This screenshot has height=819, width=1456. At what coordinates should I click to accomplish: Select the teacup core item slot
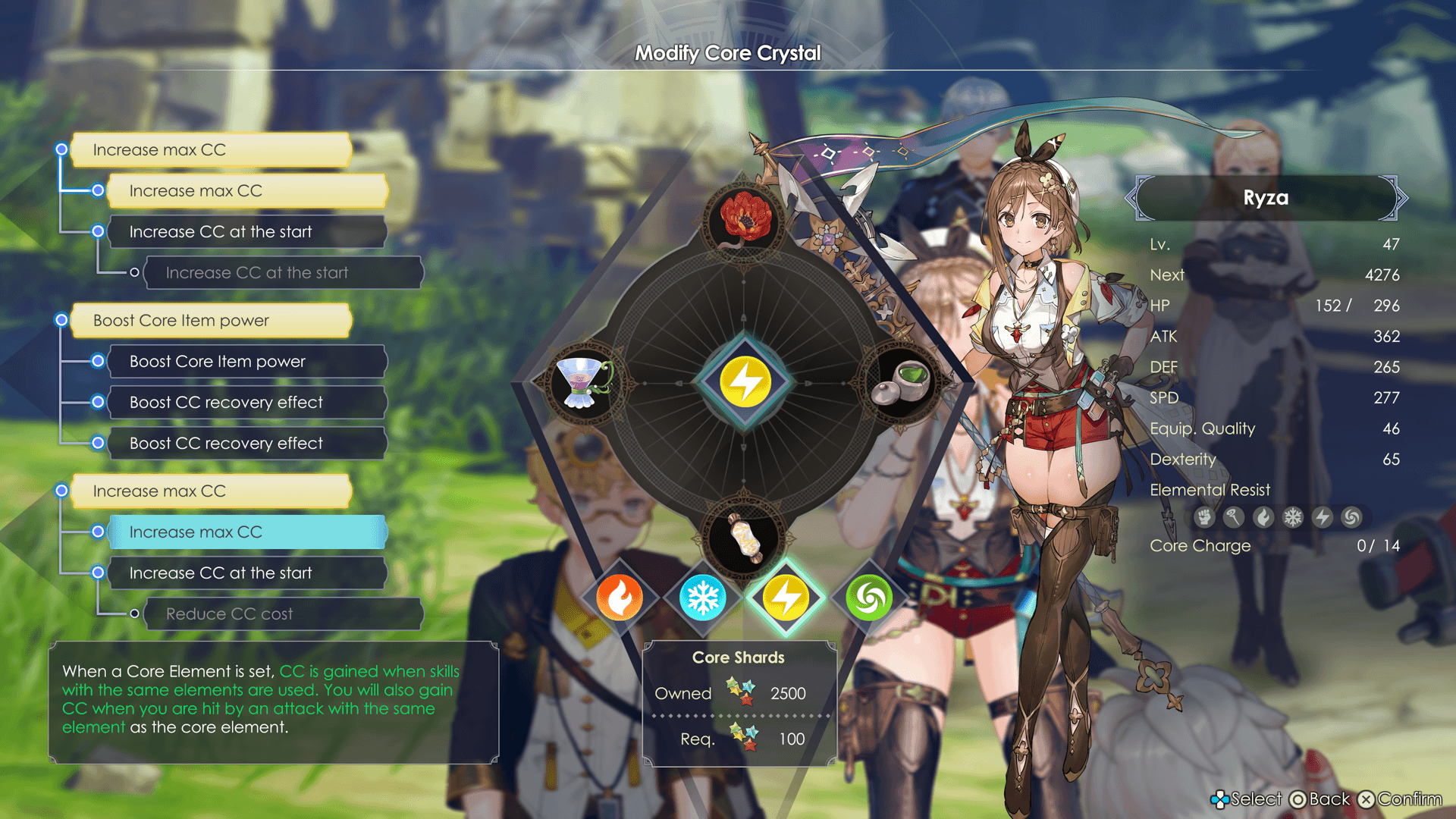click(x=582, y=382)
